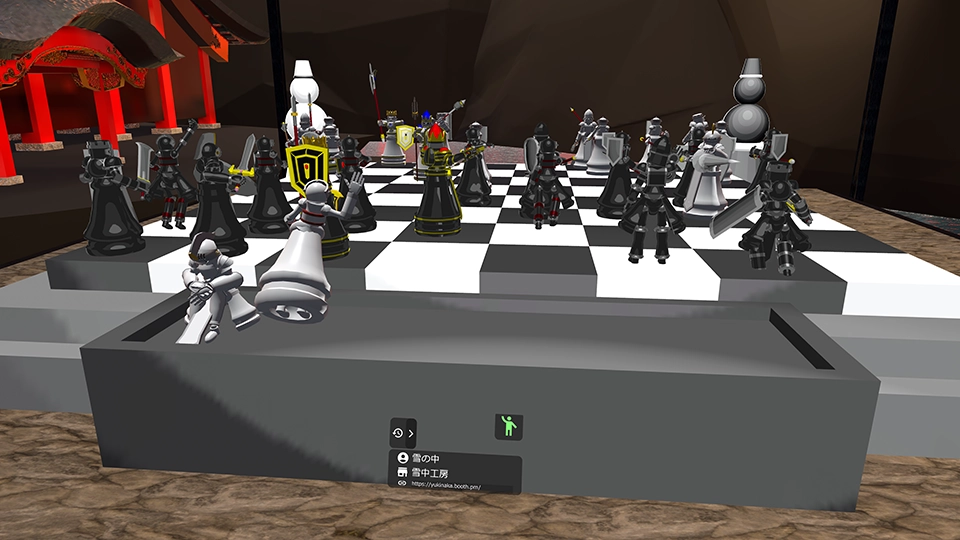The height and width of the screenshot is (540, 960).
Task: Expand the arrow next to the history icon
Action: 410,433
